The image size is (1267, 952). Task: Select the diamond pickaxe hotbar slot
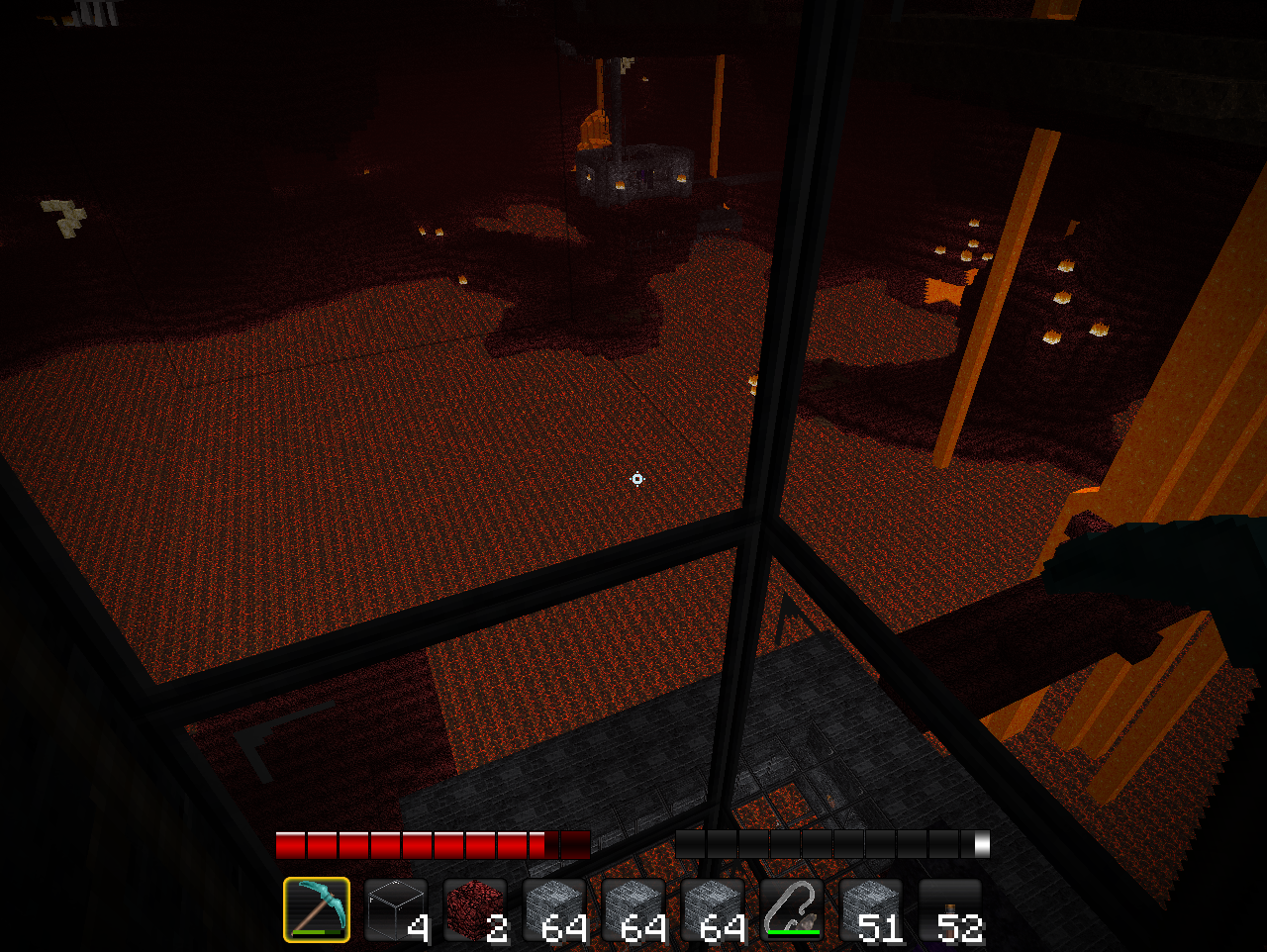tap(317, 909)
